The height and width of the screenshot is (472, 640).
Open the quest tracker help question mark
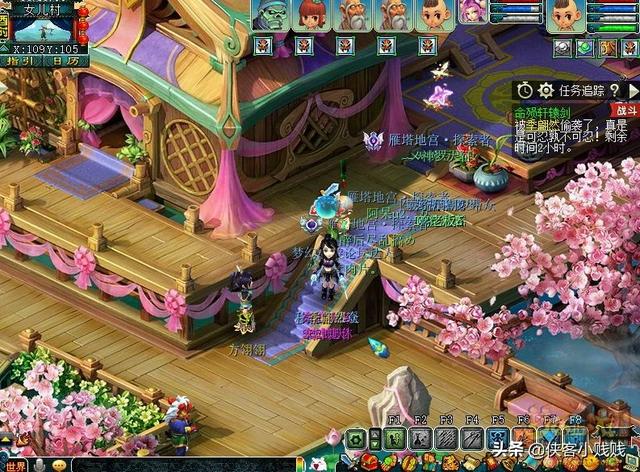coord(613,90)
